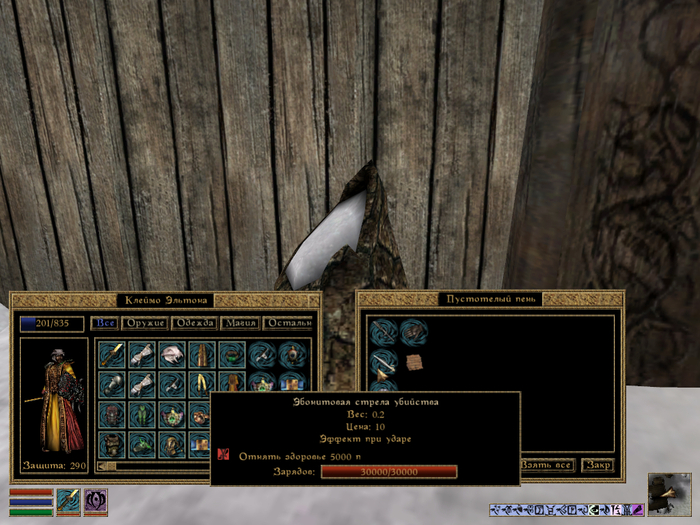Select the white skull helmet in inventory
The height and width of the screenshot is (525, 700).
tap(173, 355)
